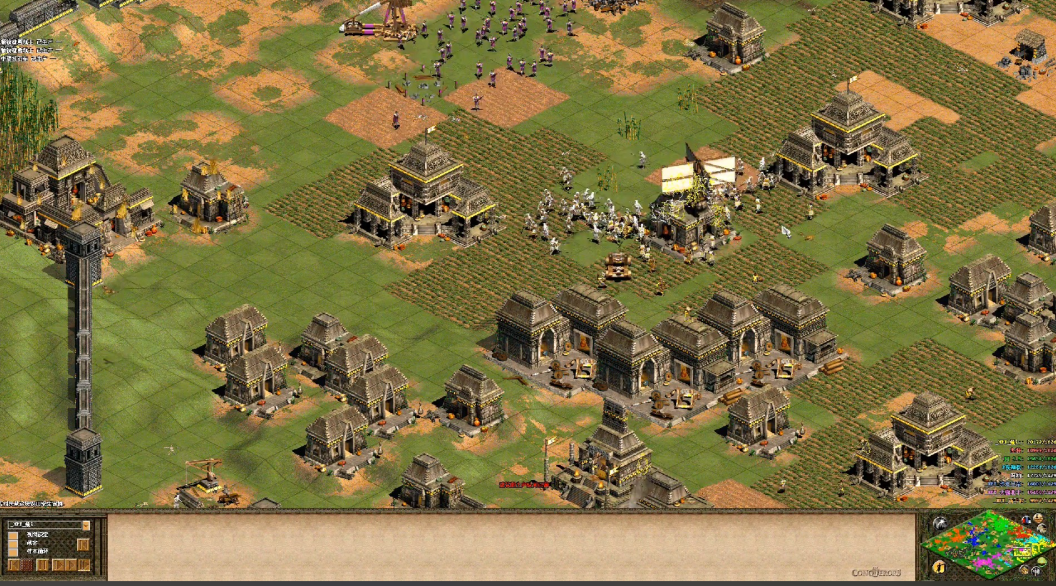Toggle the first checkbox under the player dropdown

click(13, 537)
